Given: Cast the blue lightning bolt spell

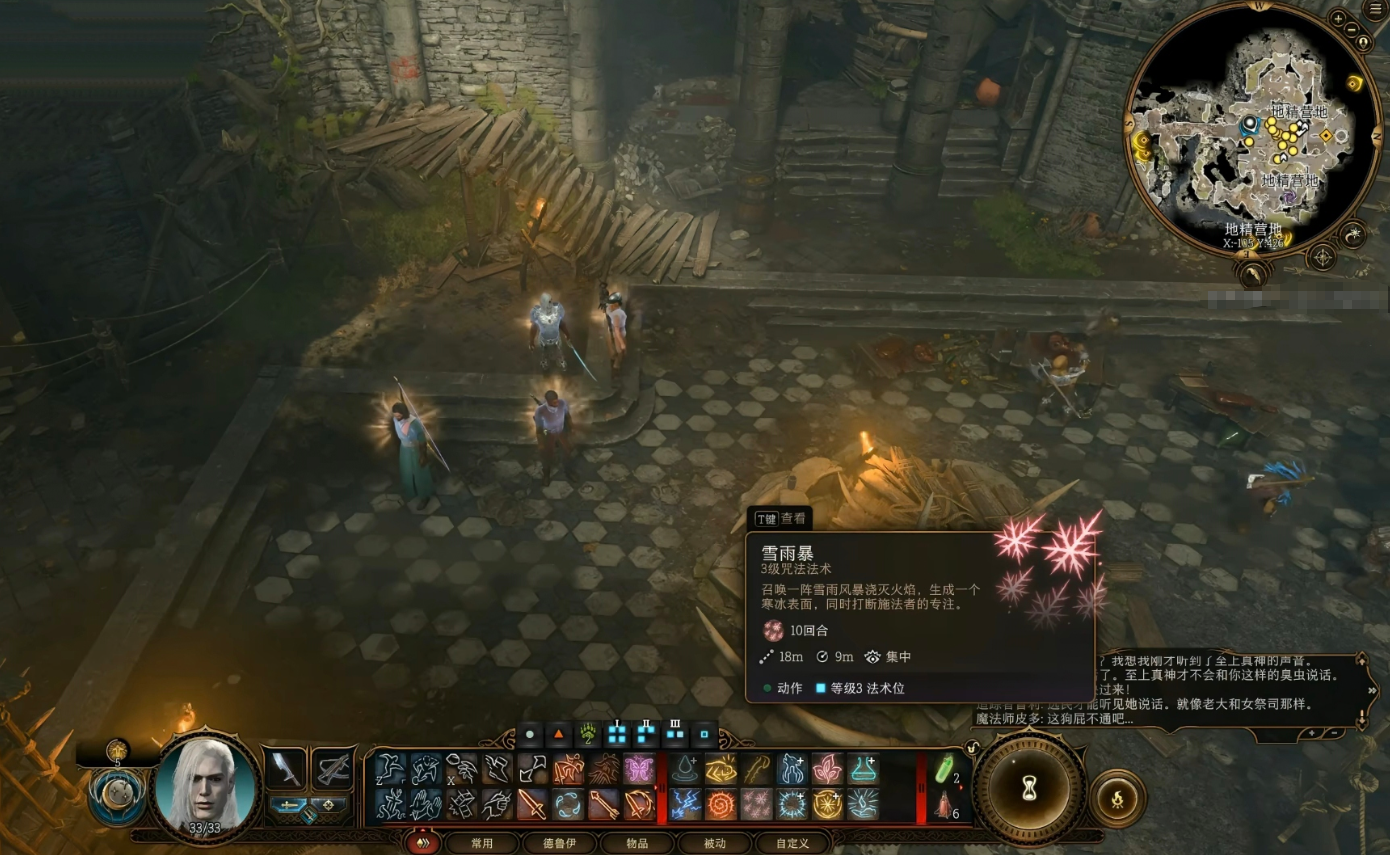Looking at the screenshot, I should tap(685, 804).
